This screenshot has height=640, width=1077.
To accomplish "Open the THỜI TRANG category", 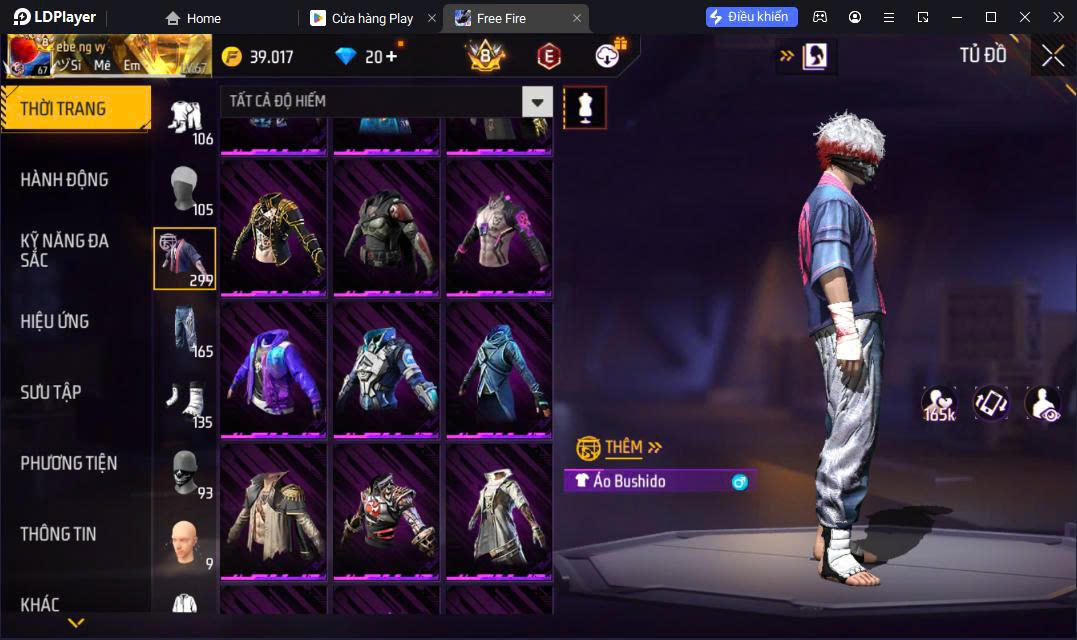I will tap(75, 109).
